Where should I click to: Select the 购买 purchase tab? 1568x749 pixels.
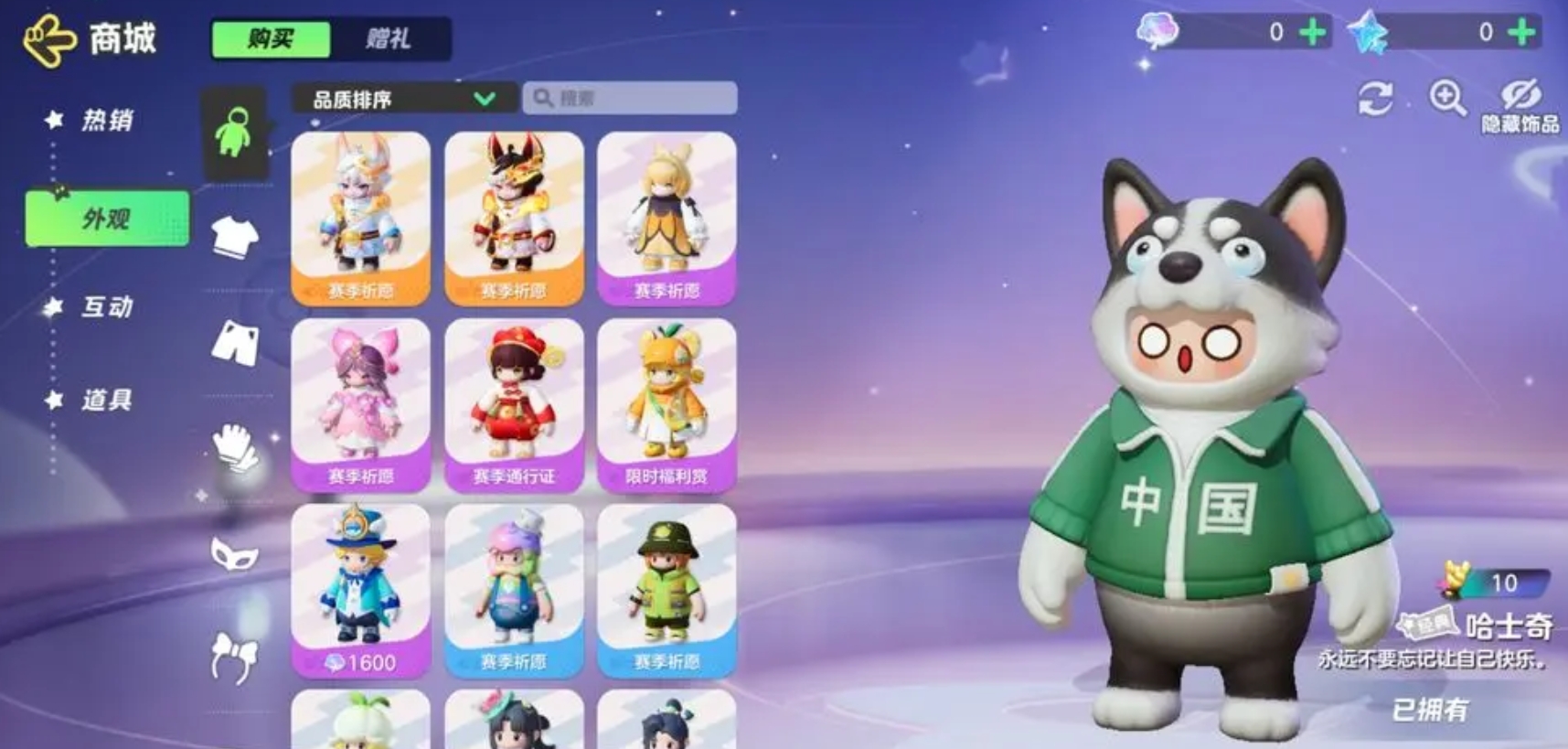(272, 39)
